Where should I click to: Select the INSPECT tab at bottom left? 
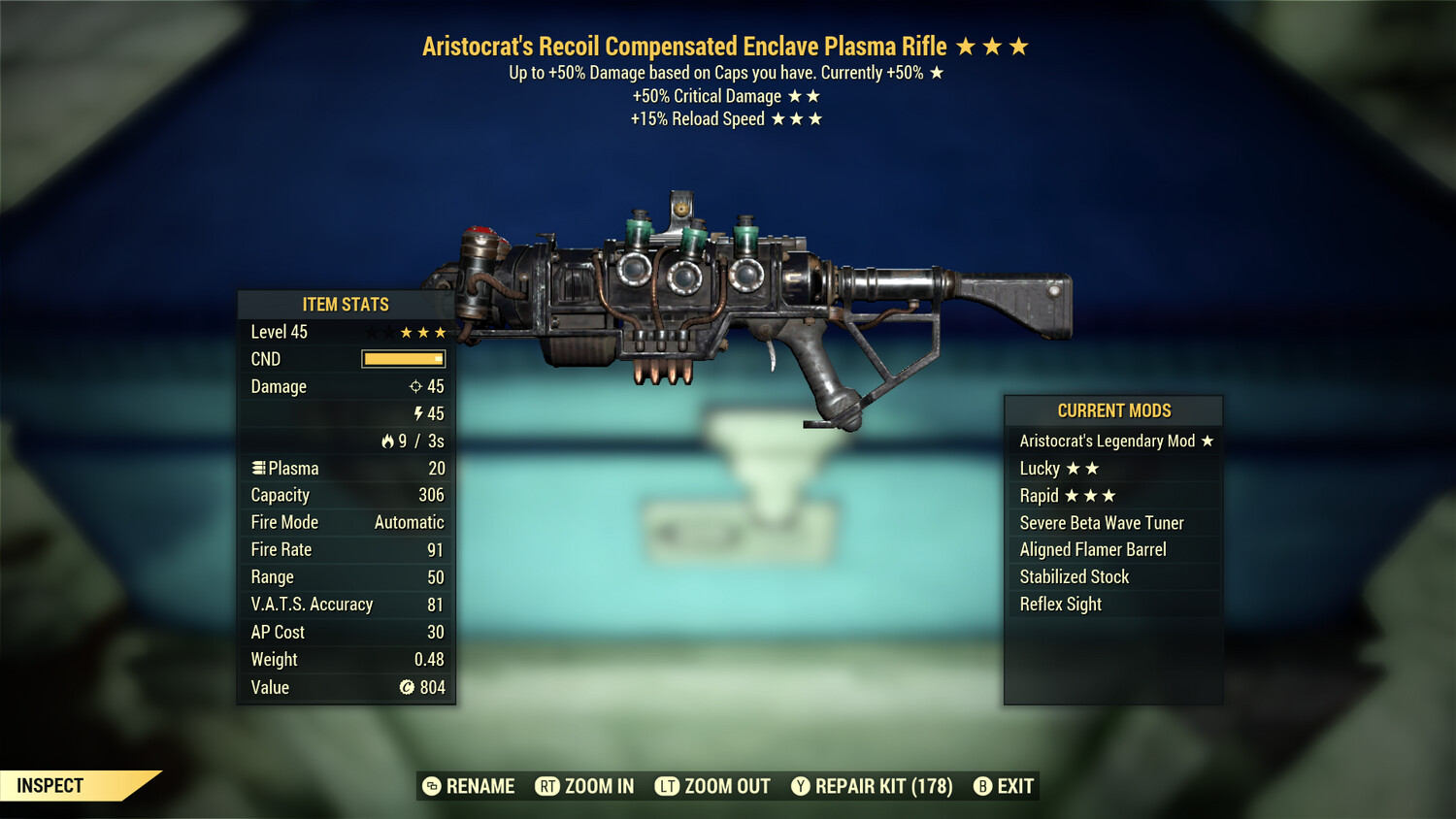(x=49, y=786)
